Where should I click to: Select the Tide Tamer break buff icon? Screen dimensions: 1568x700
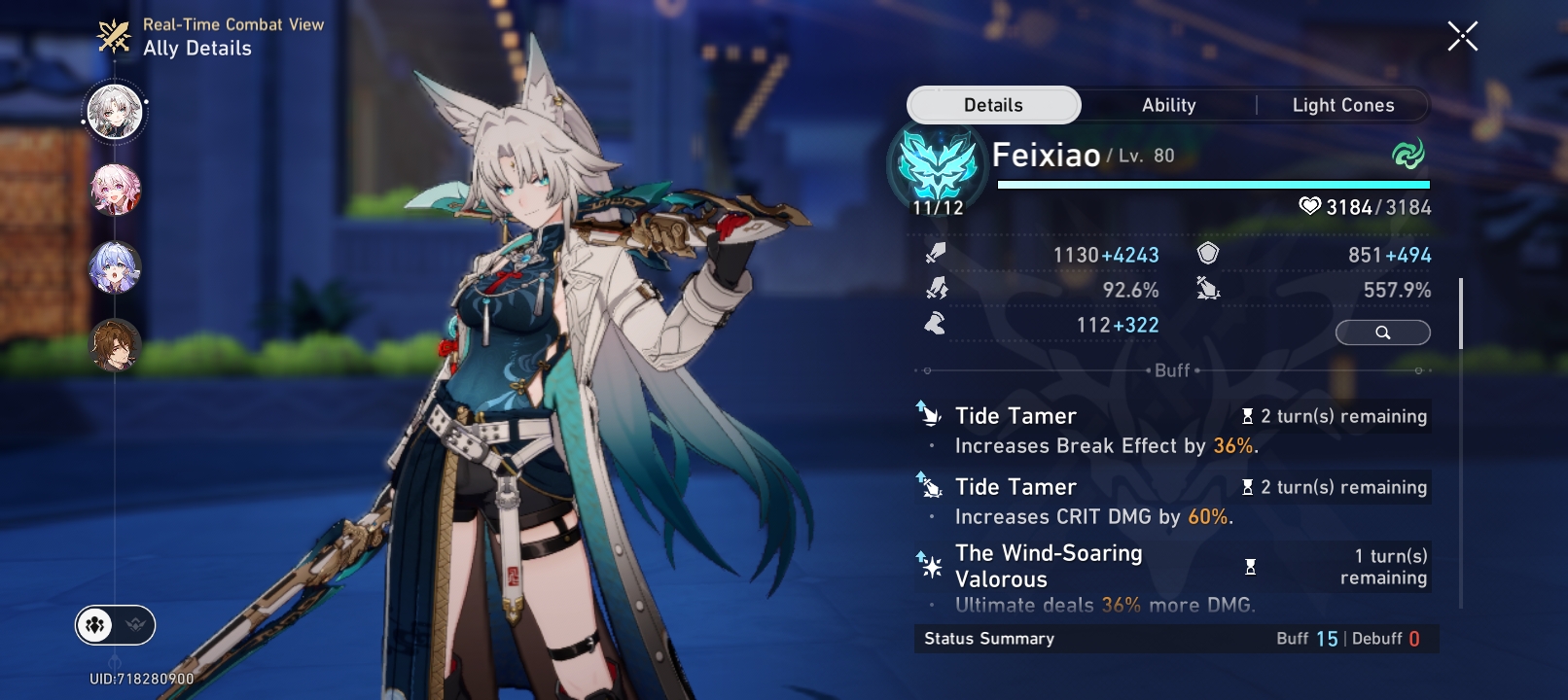click(929, 415)
